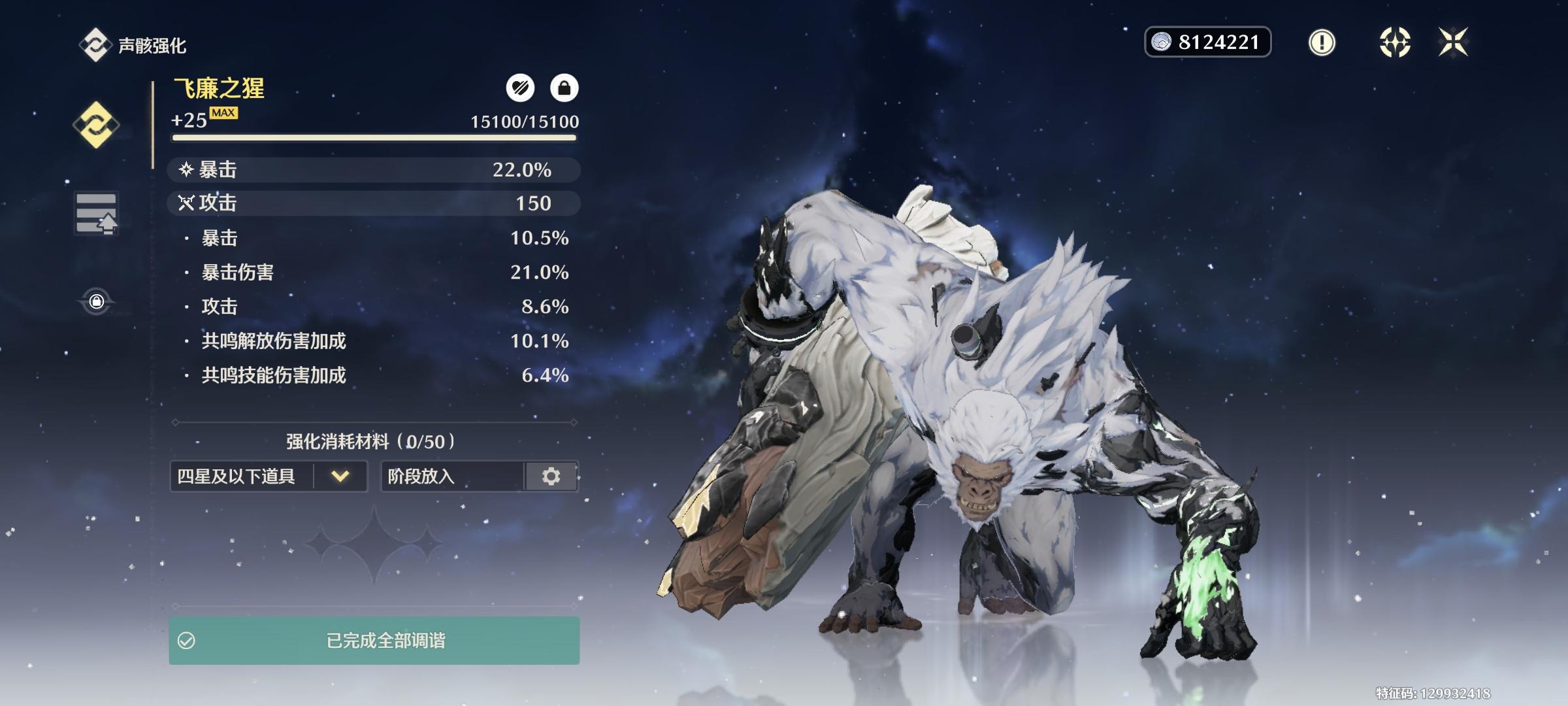Open the gear settings for 阶段放入
This screenshot has width=1568, height=706.
click(551, 476)
